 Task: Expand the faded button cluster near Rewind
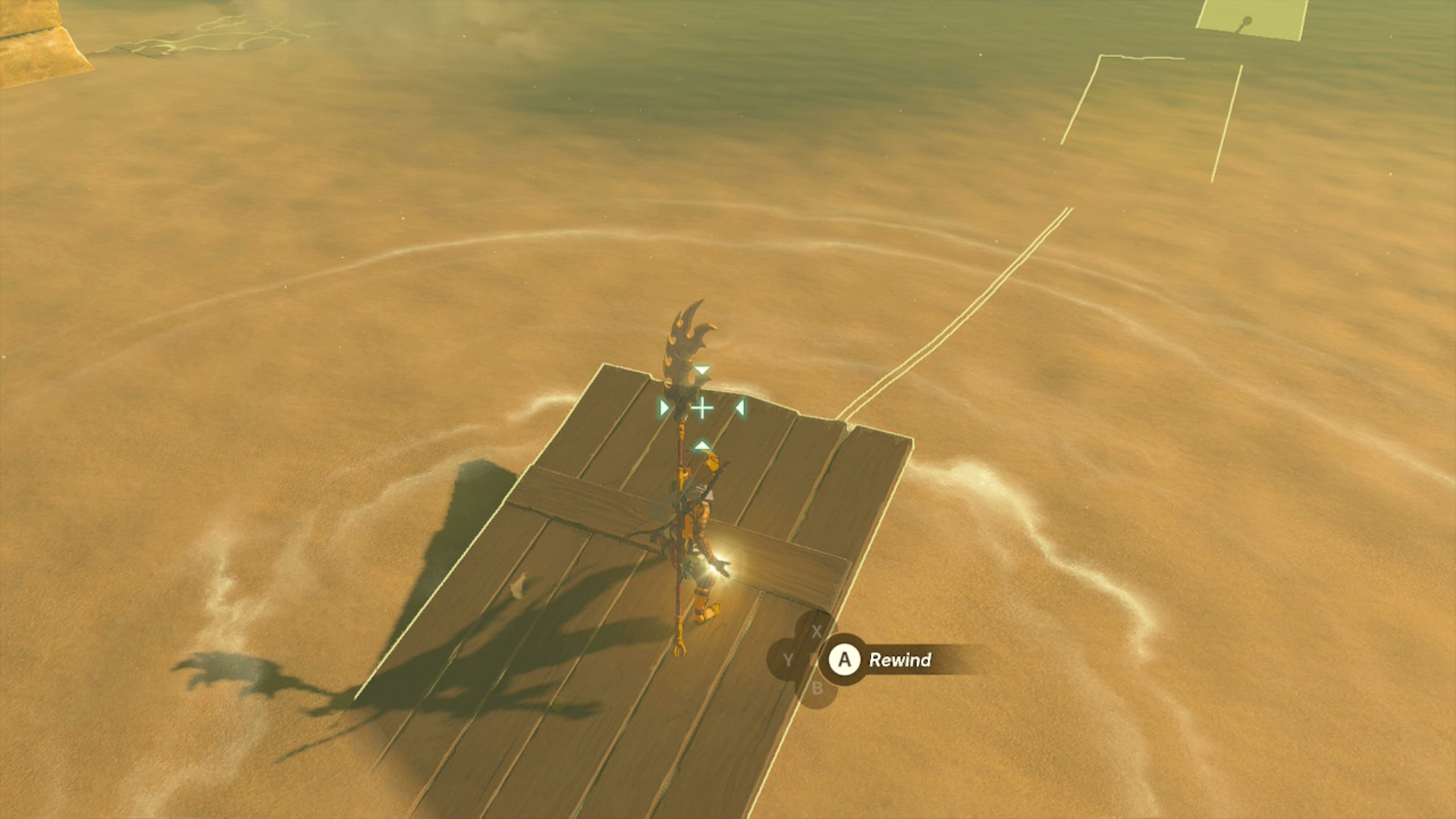pyautogui.click(x=804, y=660)
